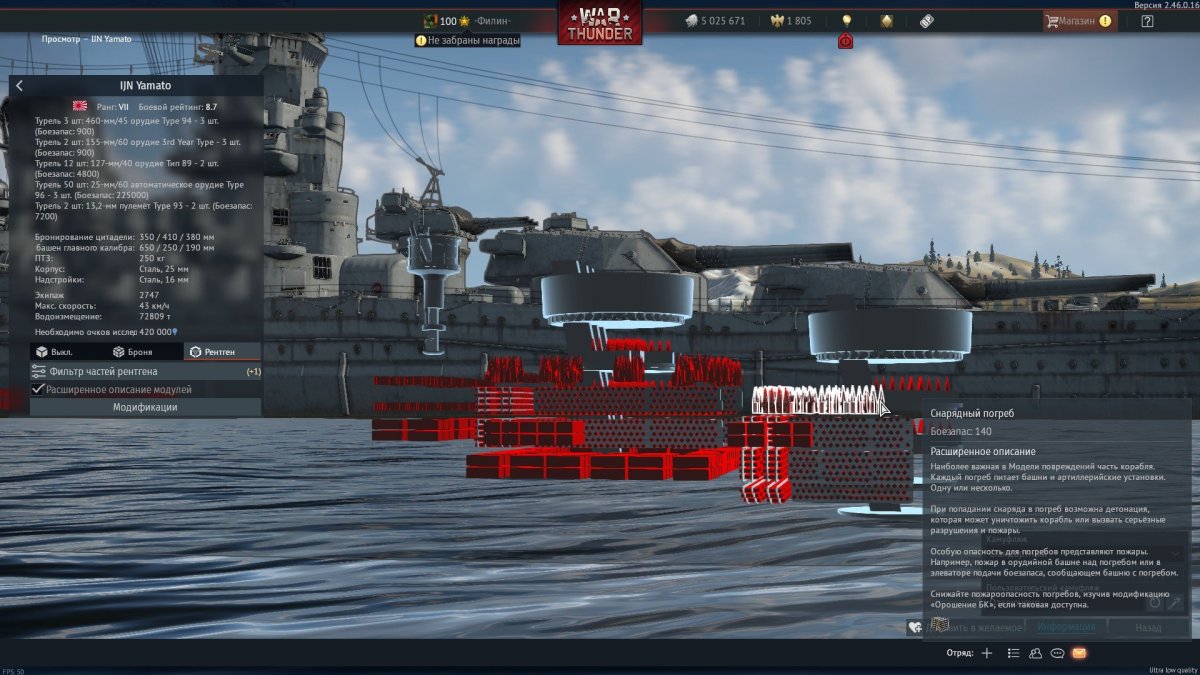The height and width of the screenshot is (675, 1200).
Task: Open the contacts friends icon
Action: pos(1035,653)
